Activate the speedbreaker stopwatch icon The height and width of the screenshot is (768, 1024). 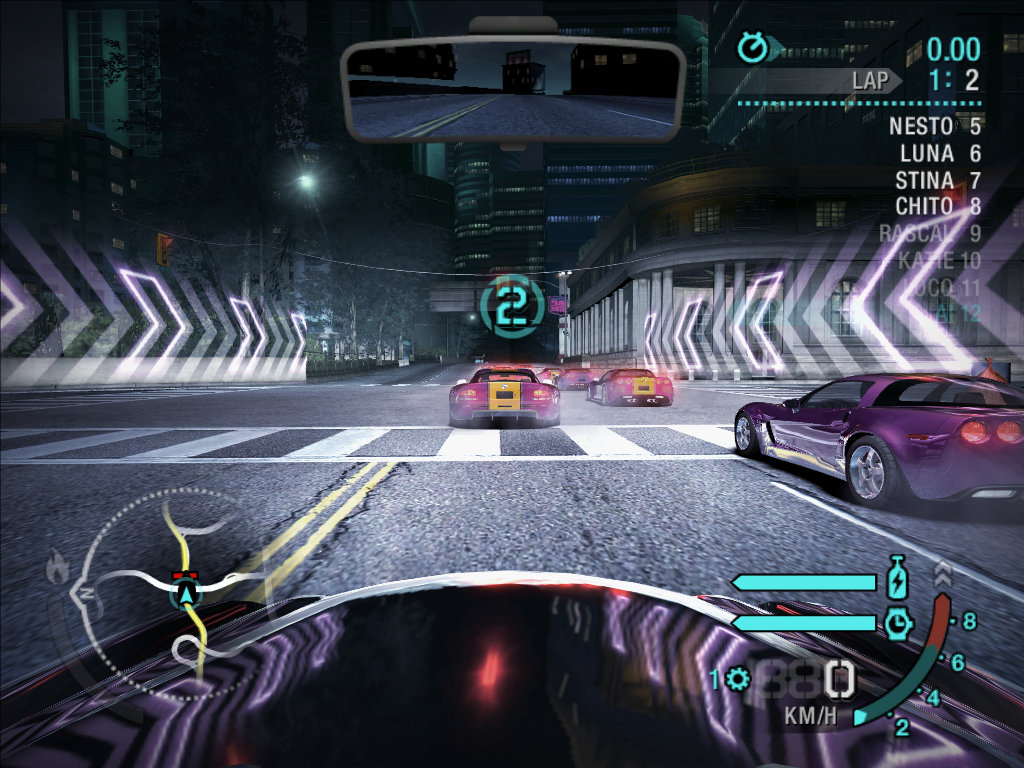[x=898, y=623]
